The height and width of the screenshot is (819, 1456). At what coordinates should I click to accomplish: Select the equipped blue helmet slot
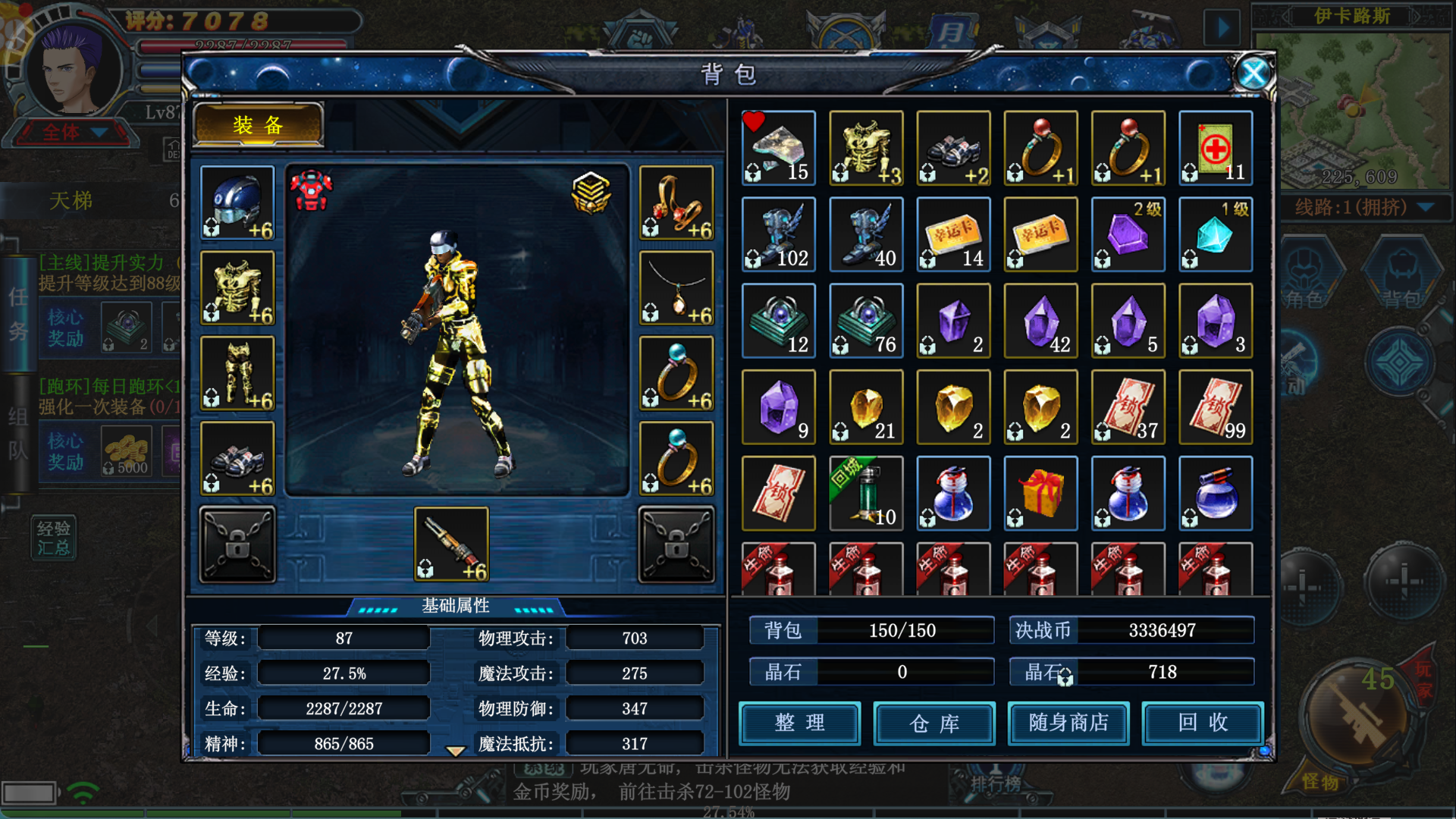tap(237, 203)
